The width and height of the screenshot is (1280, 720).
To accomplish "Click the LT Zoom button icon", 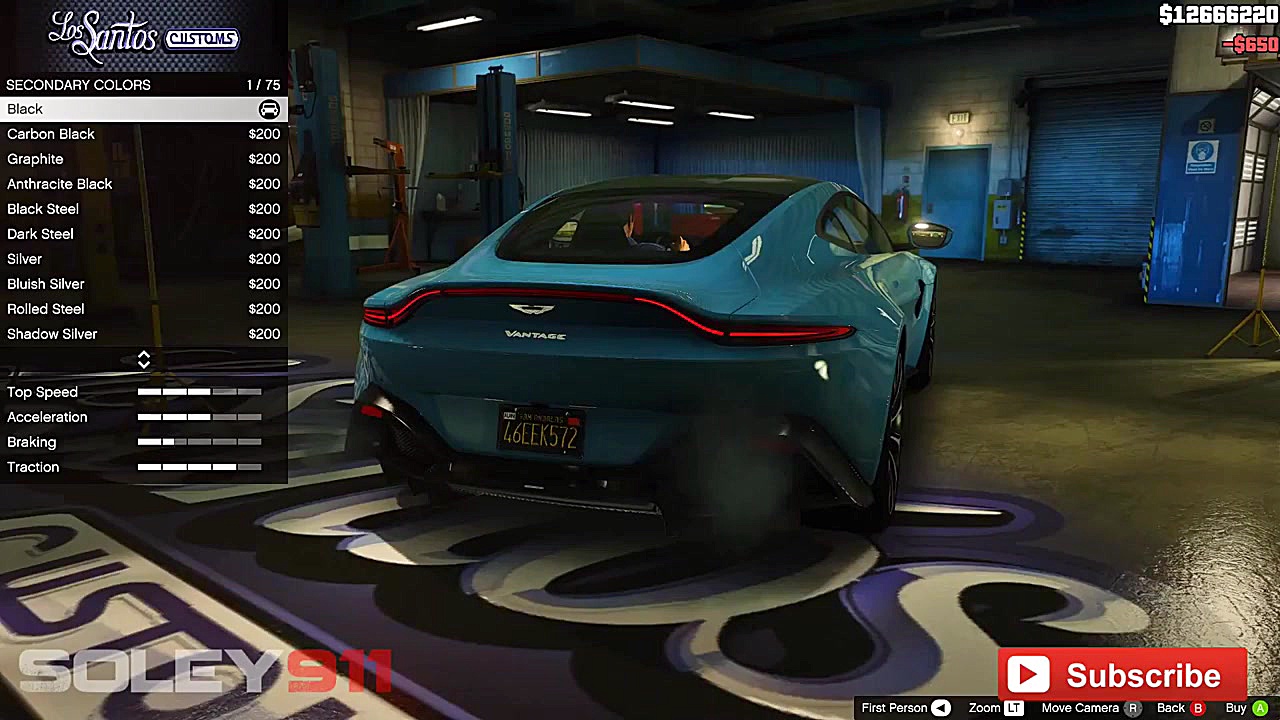I will [1013, 708].
